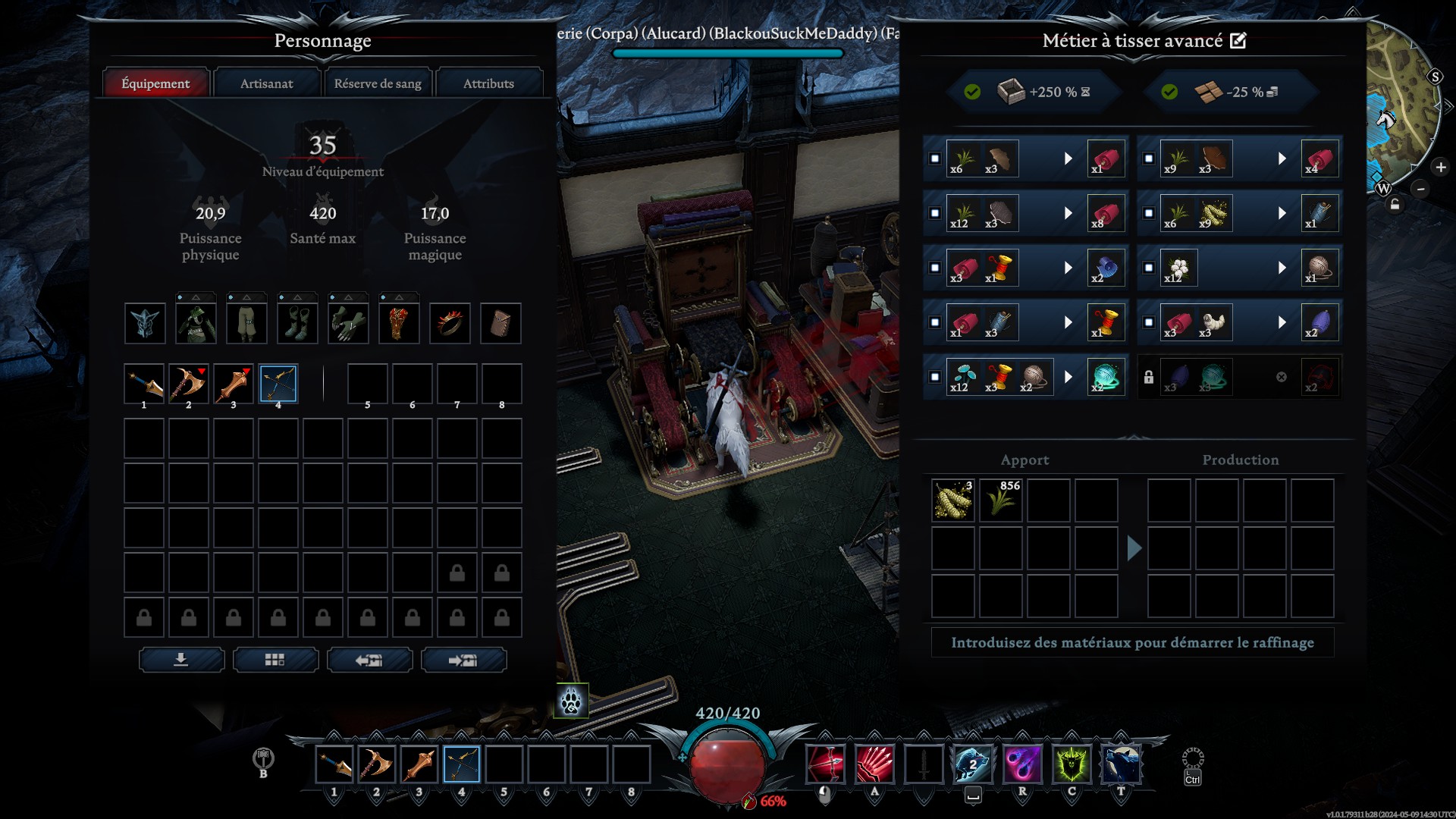Image resolution: width=1456 pixels, height=819 pixels.
Task: Zoom out on the minimap
Action: pos(1421,189)
